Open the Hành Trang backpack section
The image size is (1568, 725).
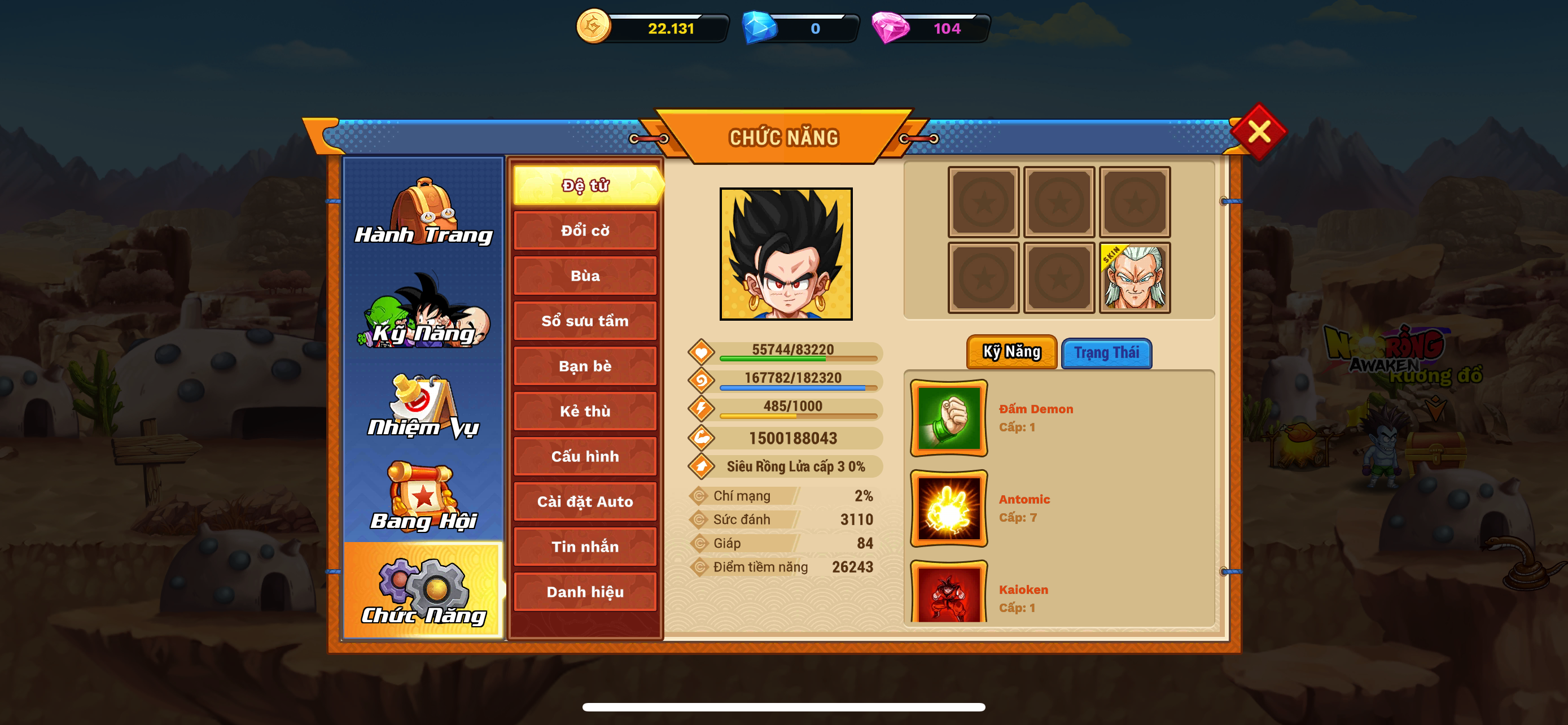(x=424, y=212)
